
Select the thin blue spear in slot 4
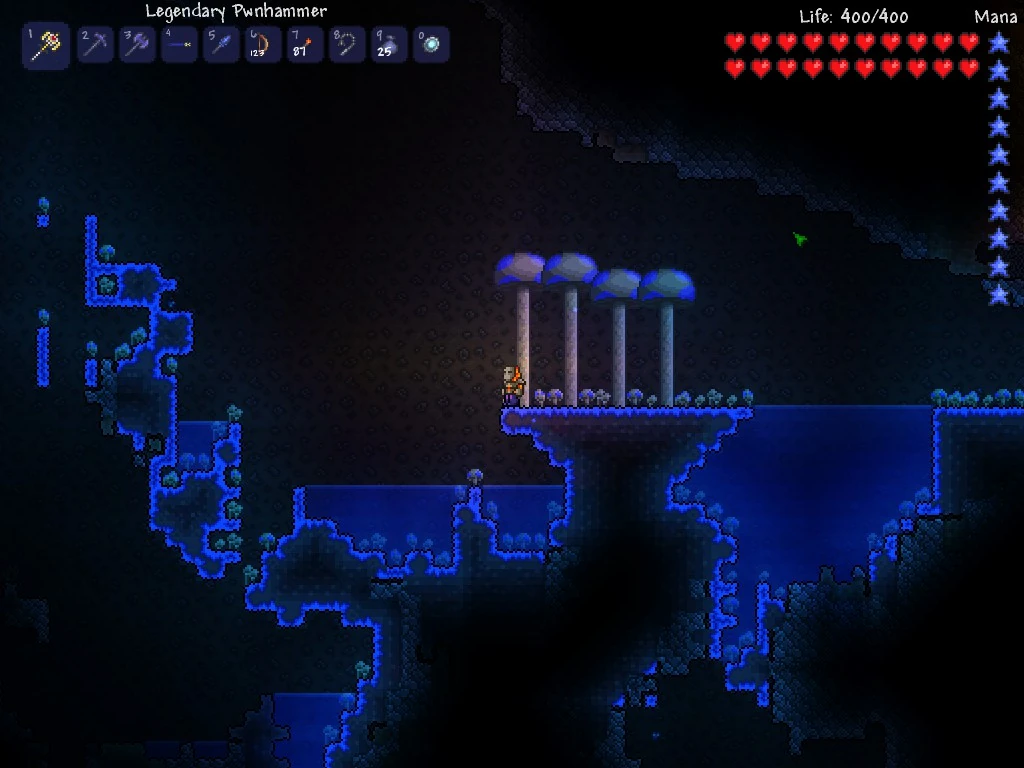pyautogui.click(x=180, y=45)
